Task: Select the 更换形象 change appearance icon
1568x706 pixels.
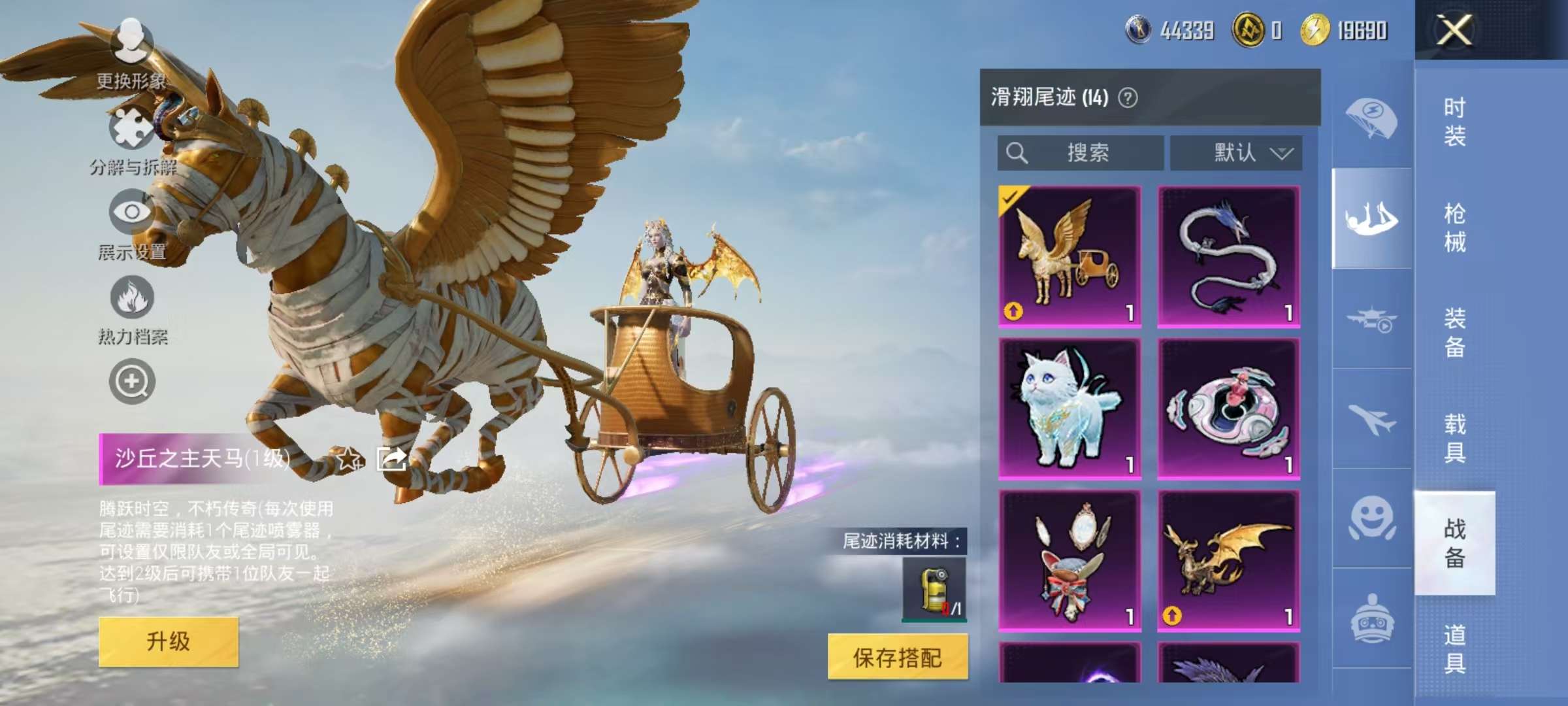Action: tap(133, 41)
